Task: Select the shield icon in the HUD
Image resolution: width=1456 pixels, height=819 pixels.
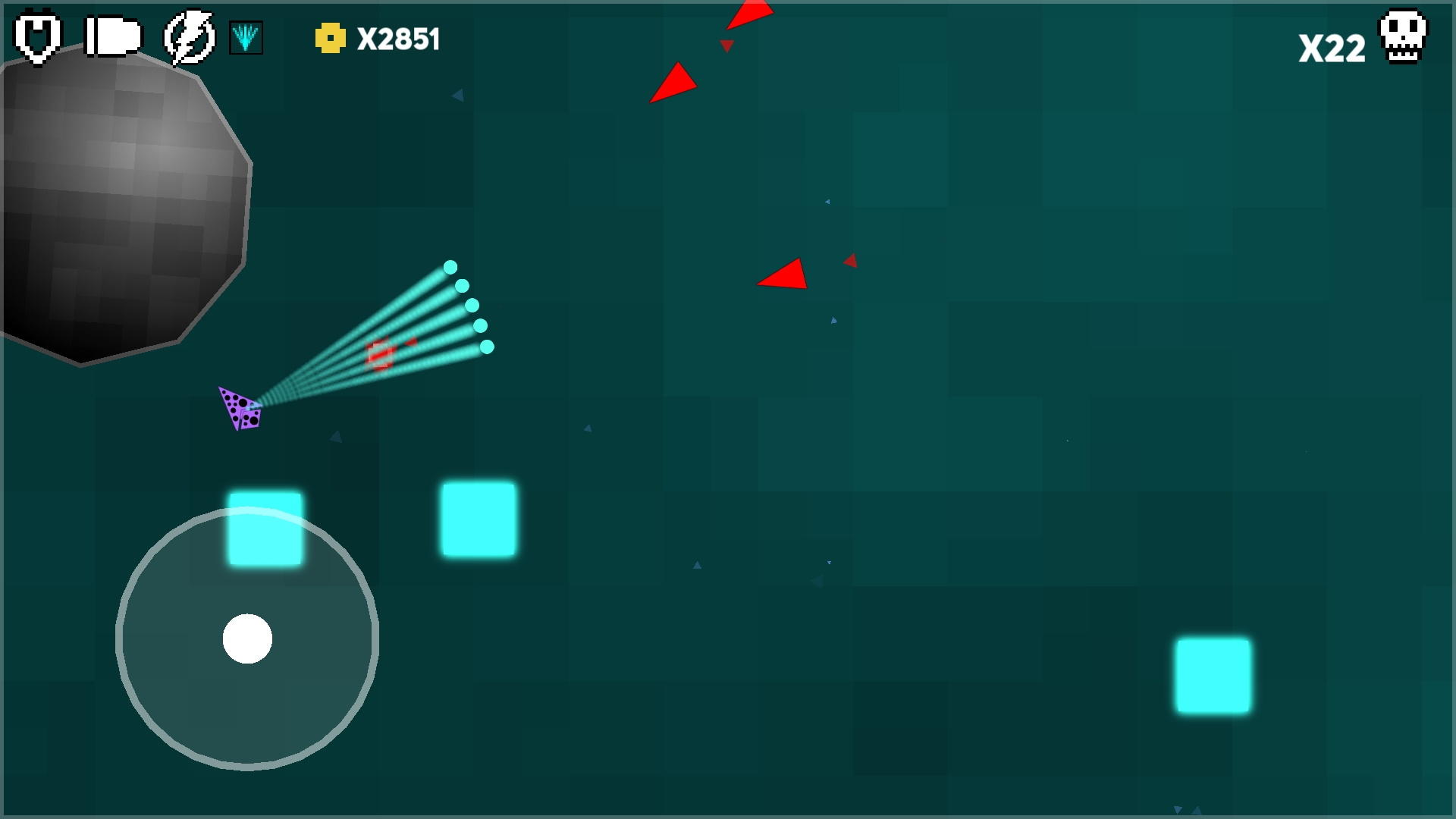Action: [x=36, y=35]
